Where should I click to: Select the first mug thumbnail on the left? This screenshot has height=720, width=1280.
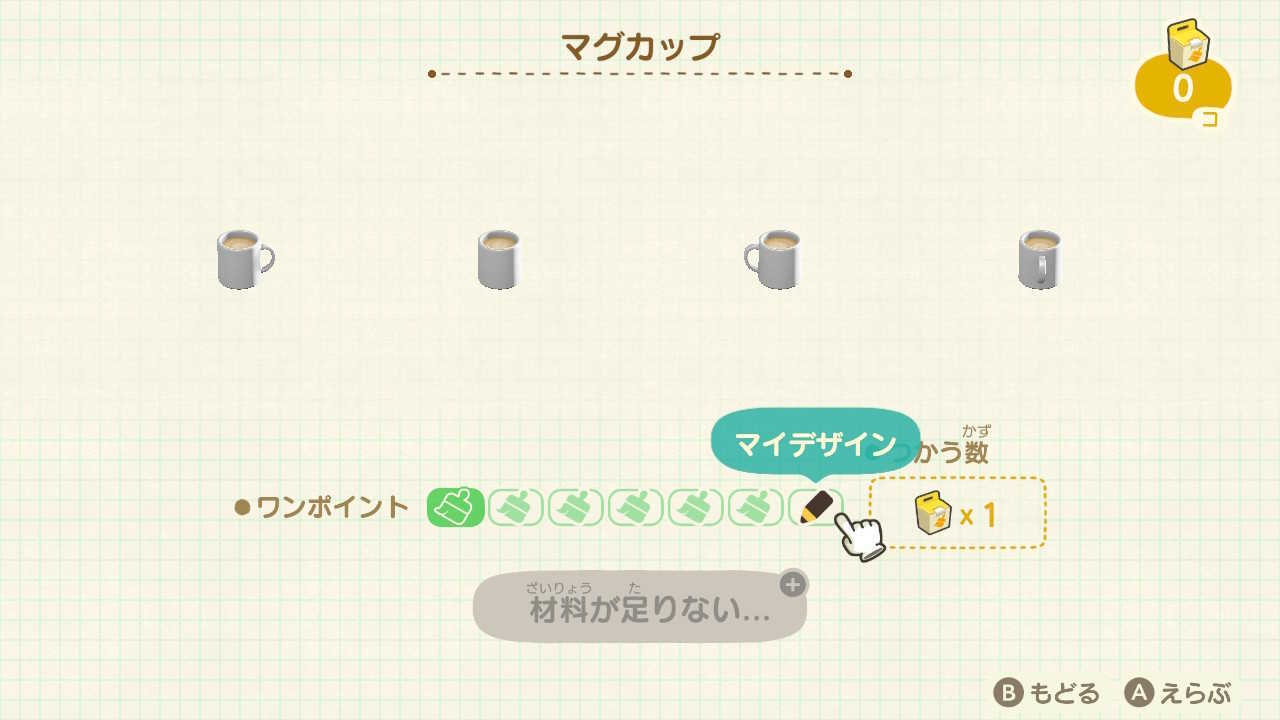[x=240, y=260]
